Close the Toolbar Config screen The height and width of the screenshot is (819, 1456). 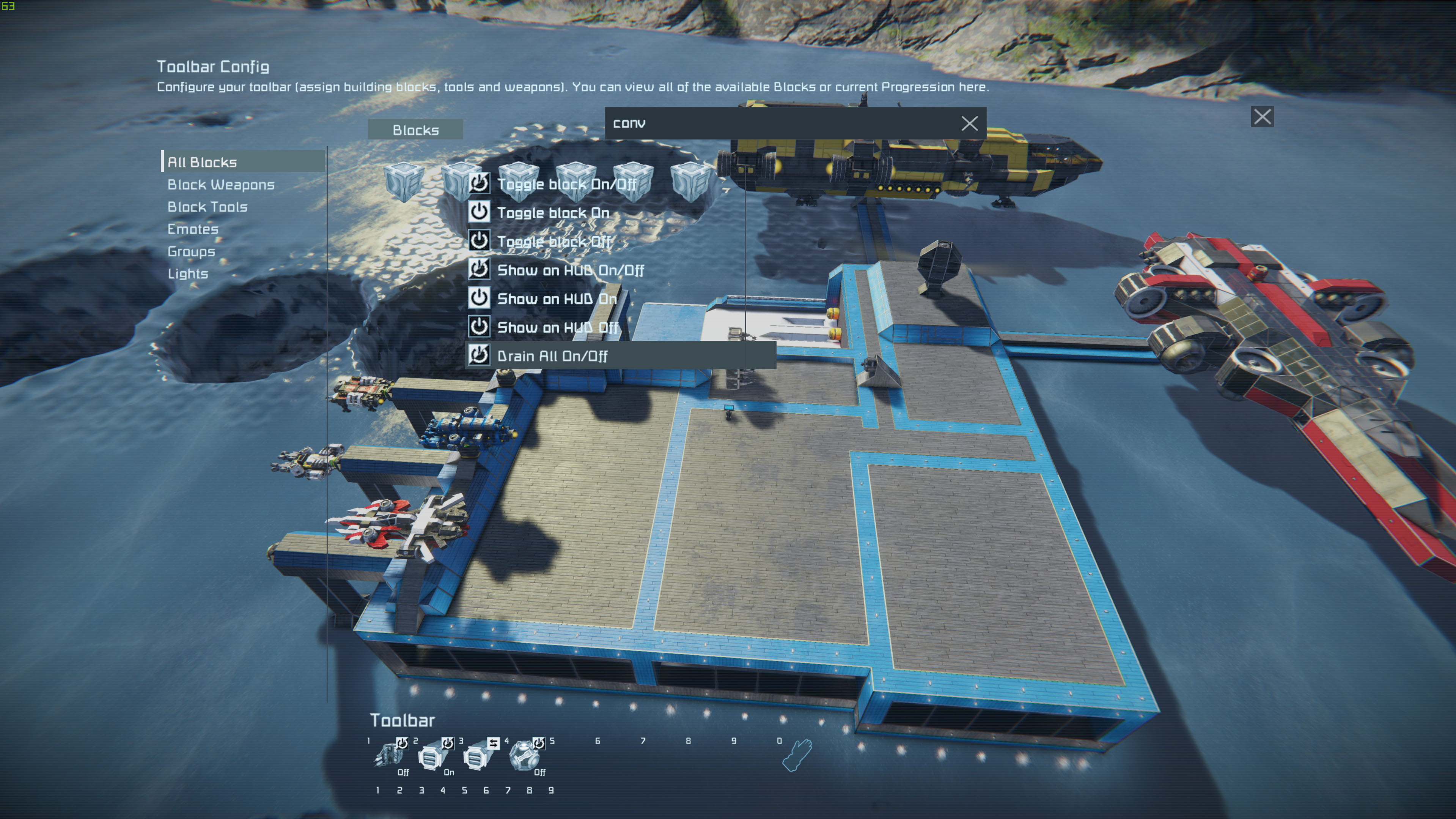1262,117
